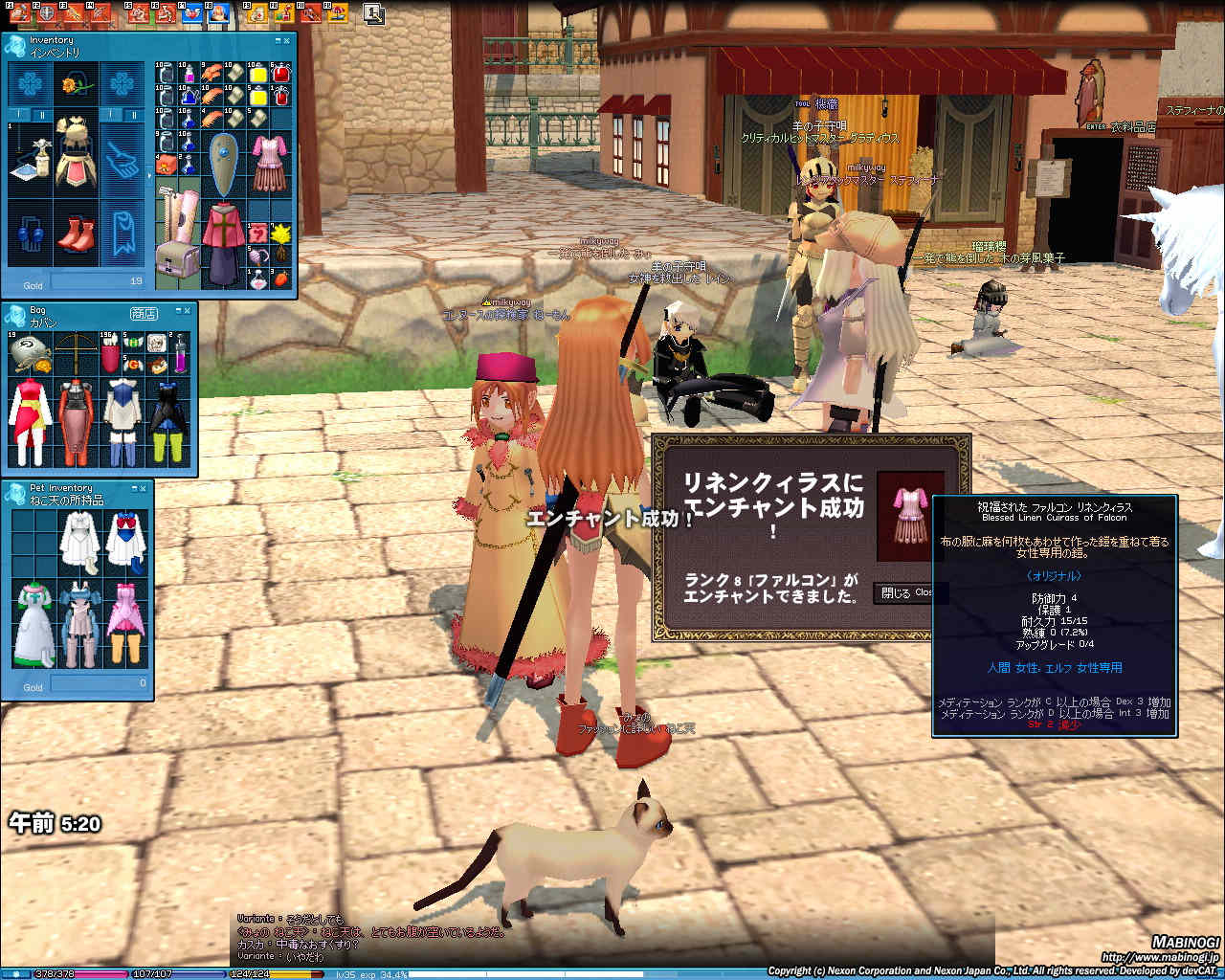
Task: Close the Pet Inventory window
Action: tap(143, 488)
